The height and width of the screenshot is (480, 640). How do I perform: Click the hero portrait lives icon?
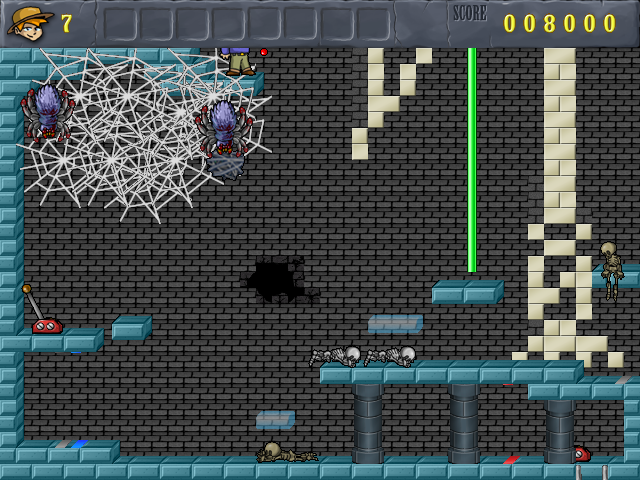click(x=30, y=21)
